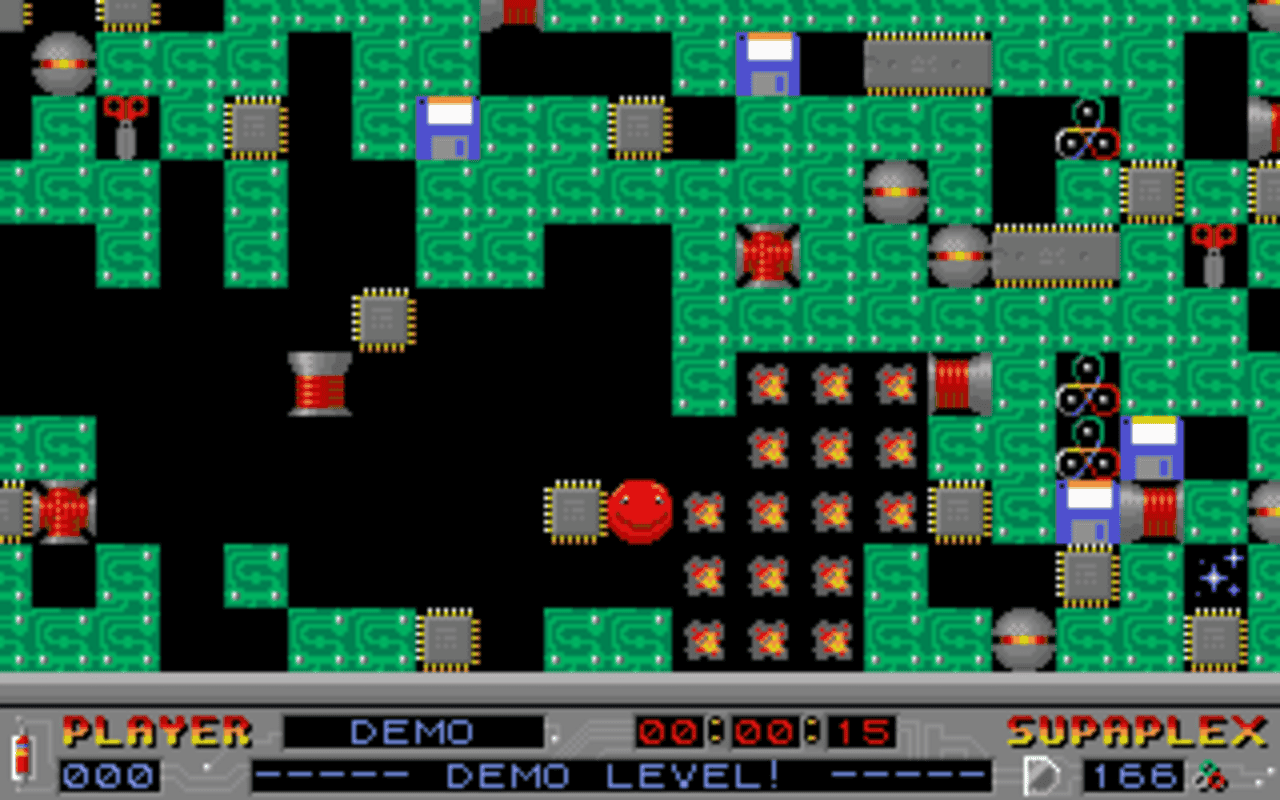Click the blue infotron floppy at top center
Screen dimensions: 1280x800
point(768,65)
